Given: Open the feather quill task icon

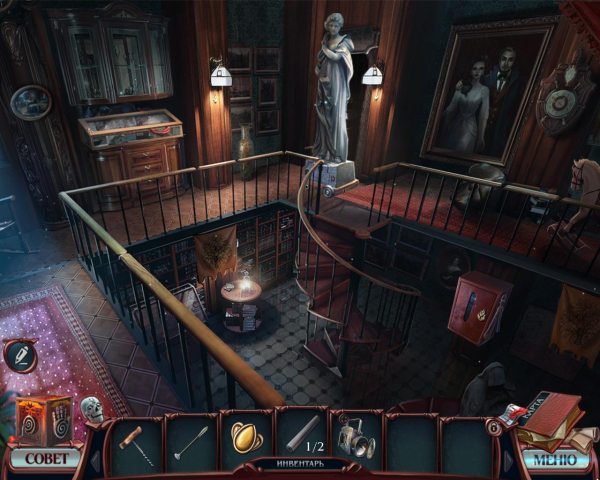Looking at the screenshot, I should tap(21, 355).
